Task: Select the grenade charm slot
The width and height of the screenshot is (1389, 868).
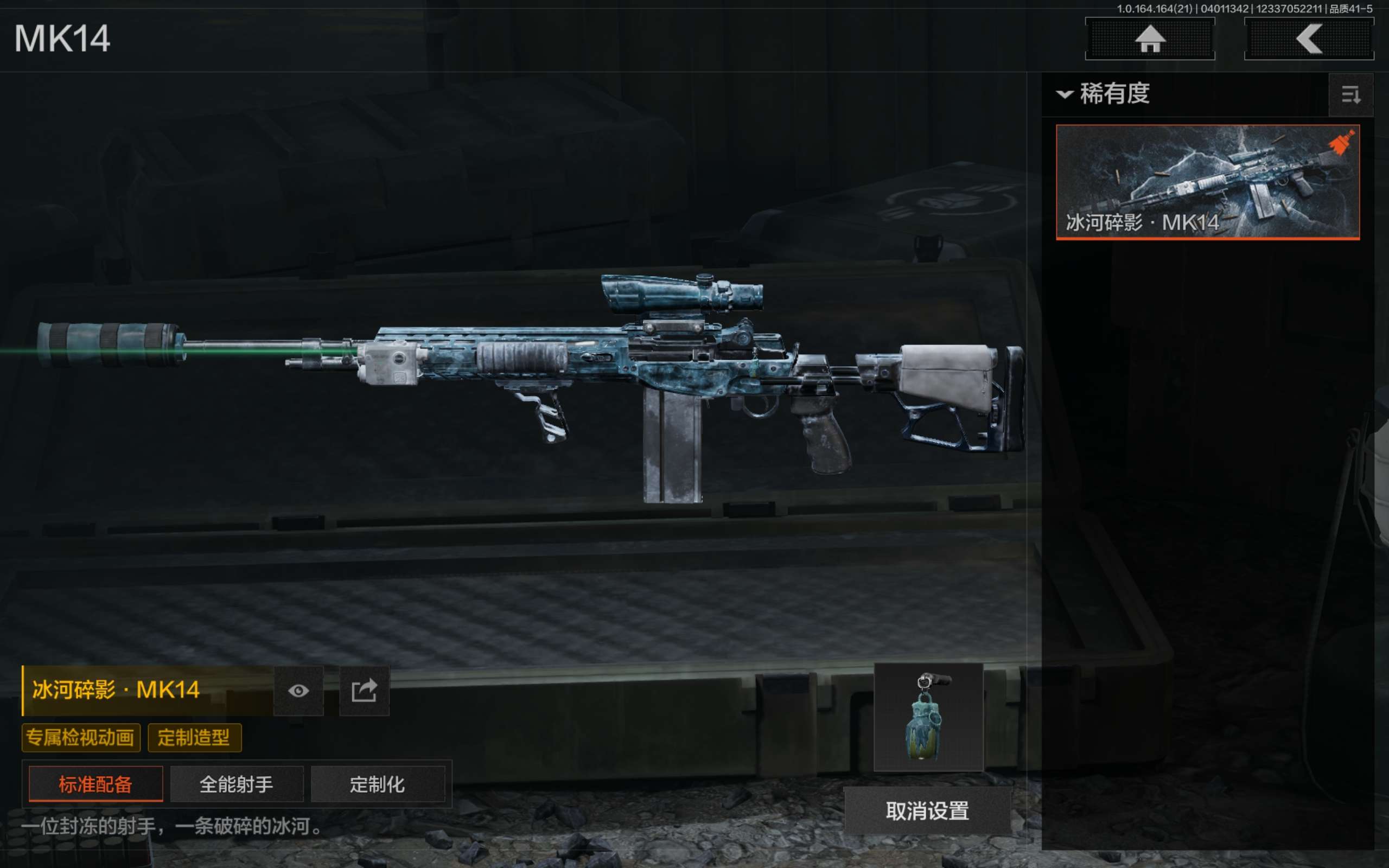Action: [x=928, y=717]
